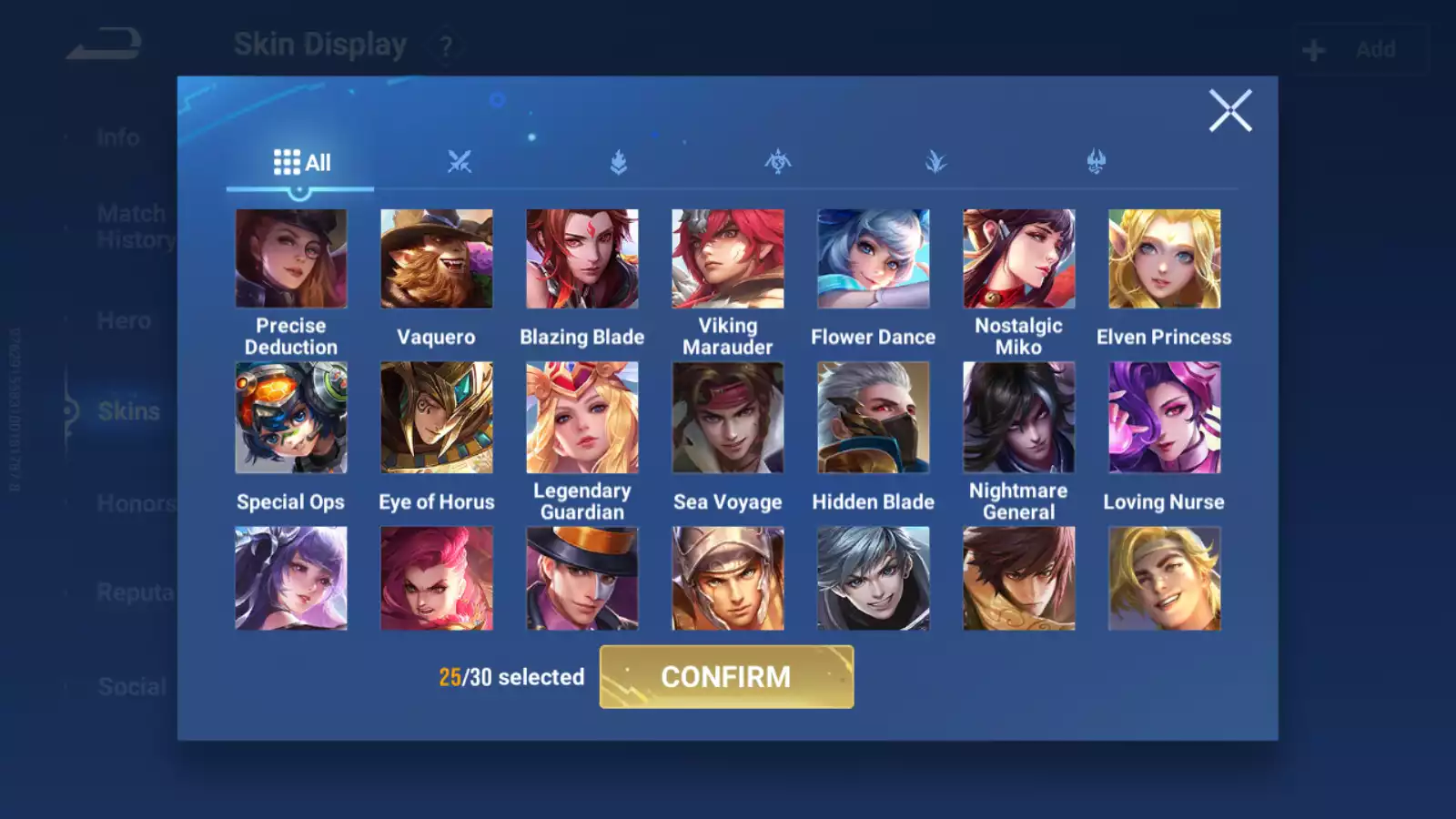Pick the Blazing Blade skin
This screenshot has height=819, width=1456.
coord(582,259)
